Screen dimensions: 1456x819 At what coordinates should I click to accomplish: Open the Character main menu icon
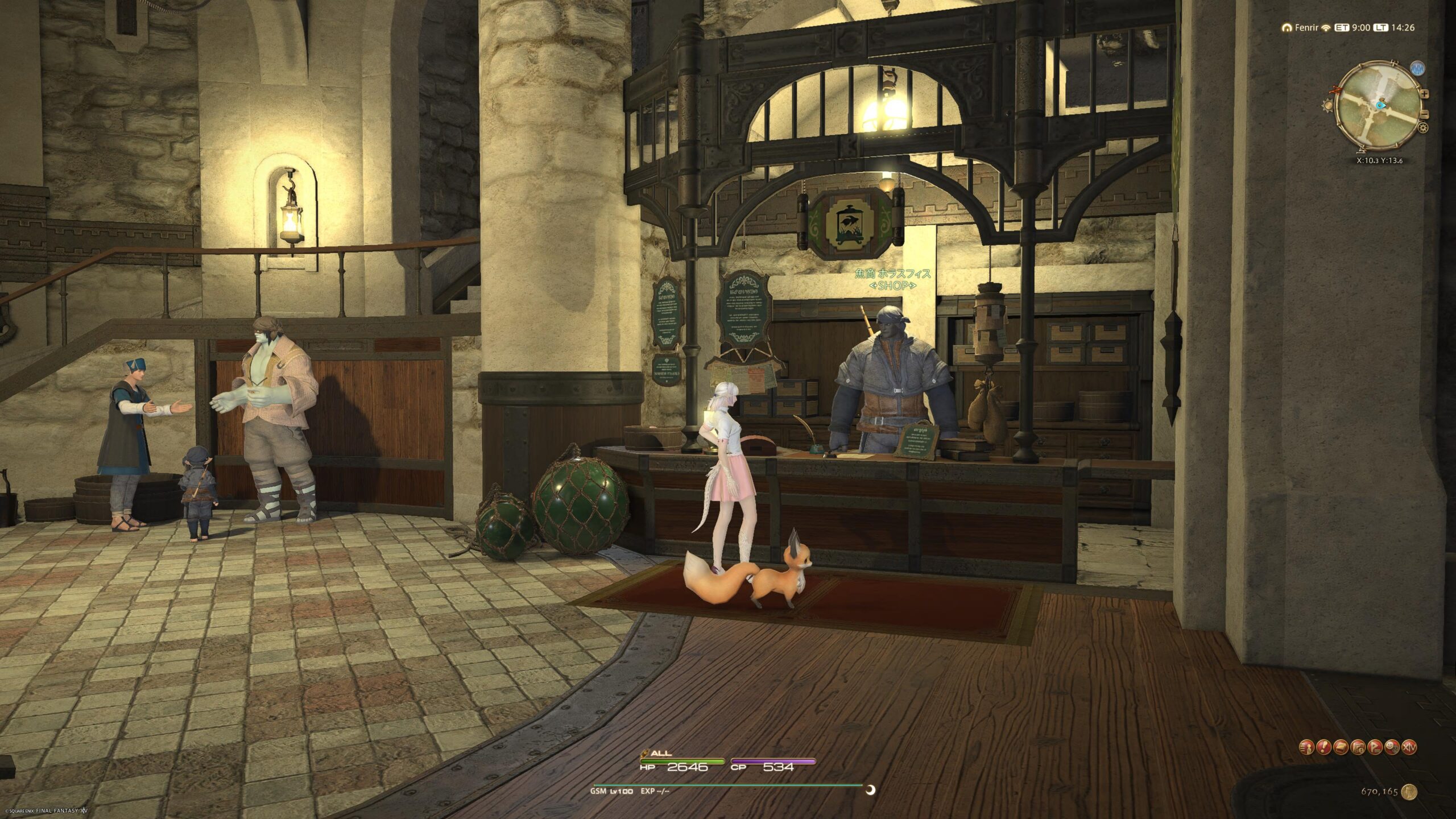tap(1306, 747)
